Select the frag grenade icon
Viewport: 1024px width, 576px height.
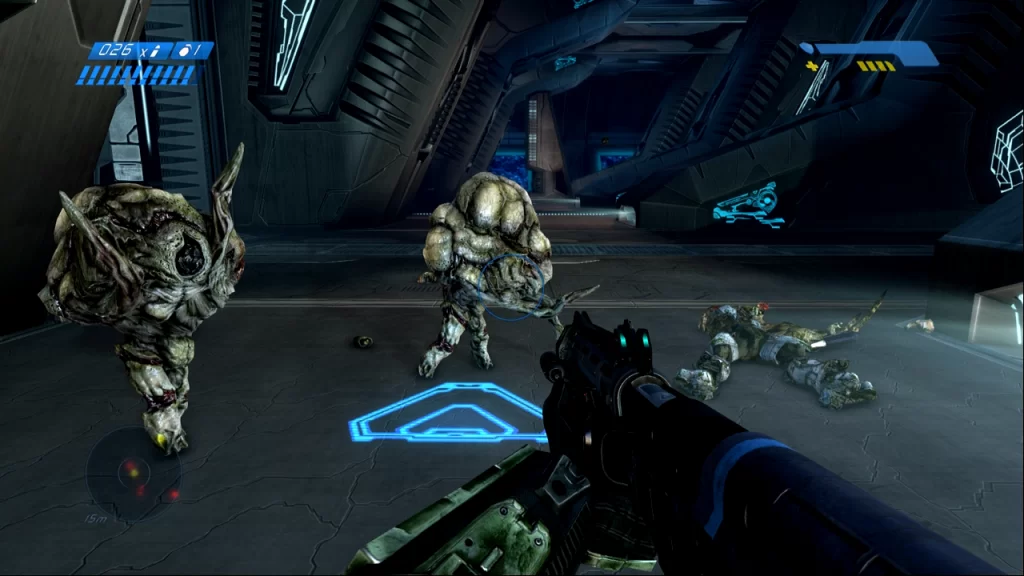point(184,49)
